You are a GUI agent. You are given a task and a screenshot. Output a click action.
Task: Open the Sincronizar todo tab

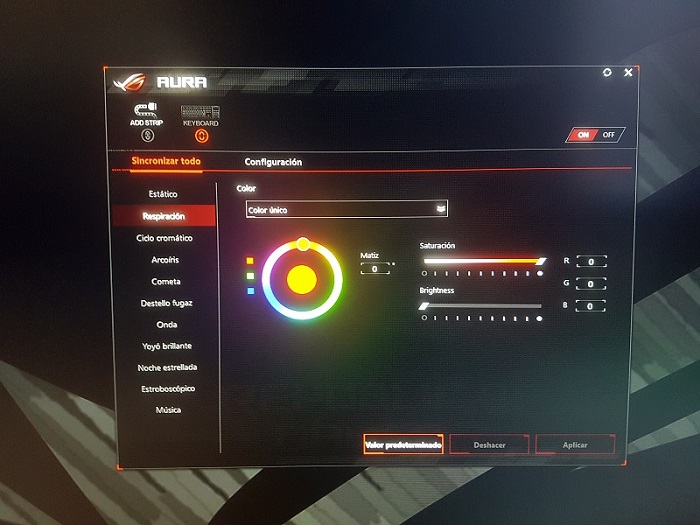point(166,161)
